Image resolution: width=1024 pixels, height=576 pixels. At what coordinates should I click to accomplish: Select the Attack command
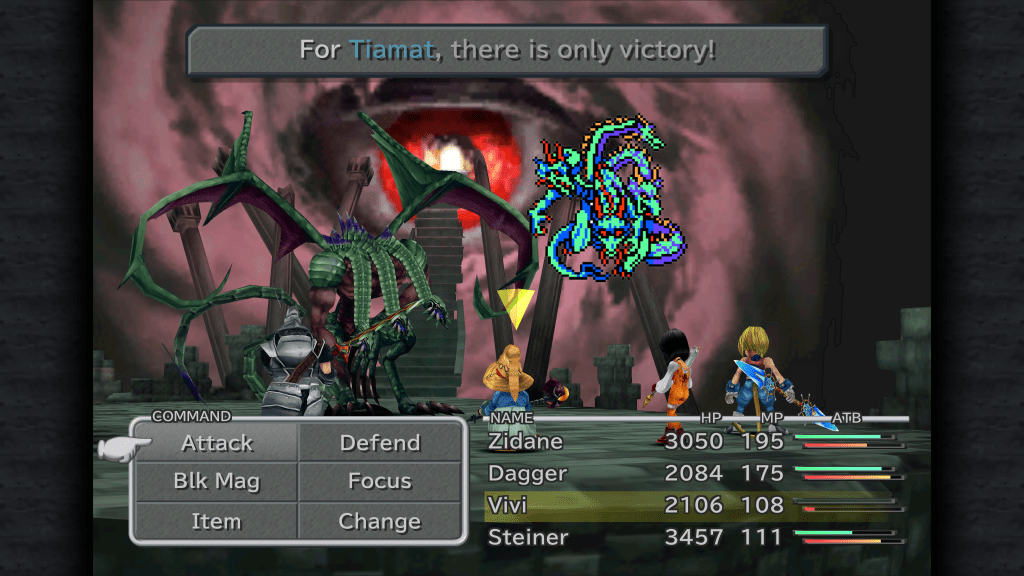click(x=216, y=443)
